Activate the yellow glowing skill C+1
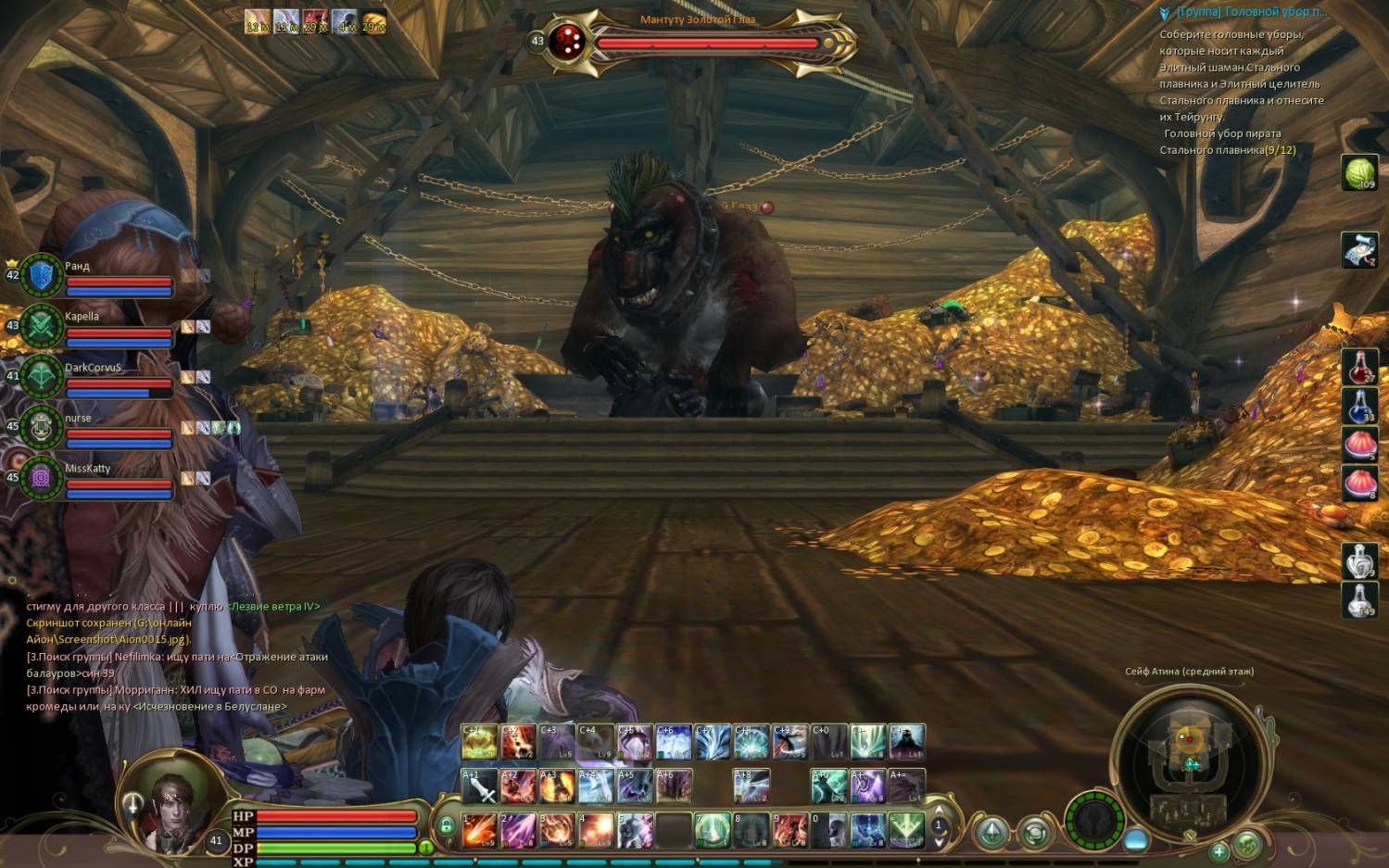1389x868 pixels. click(x=479, y=743)
